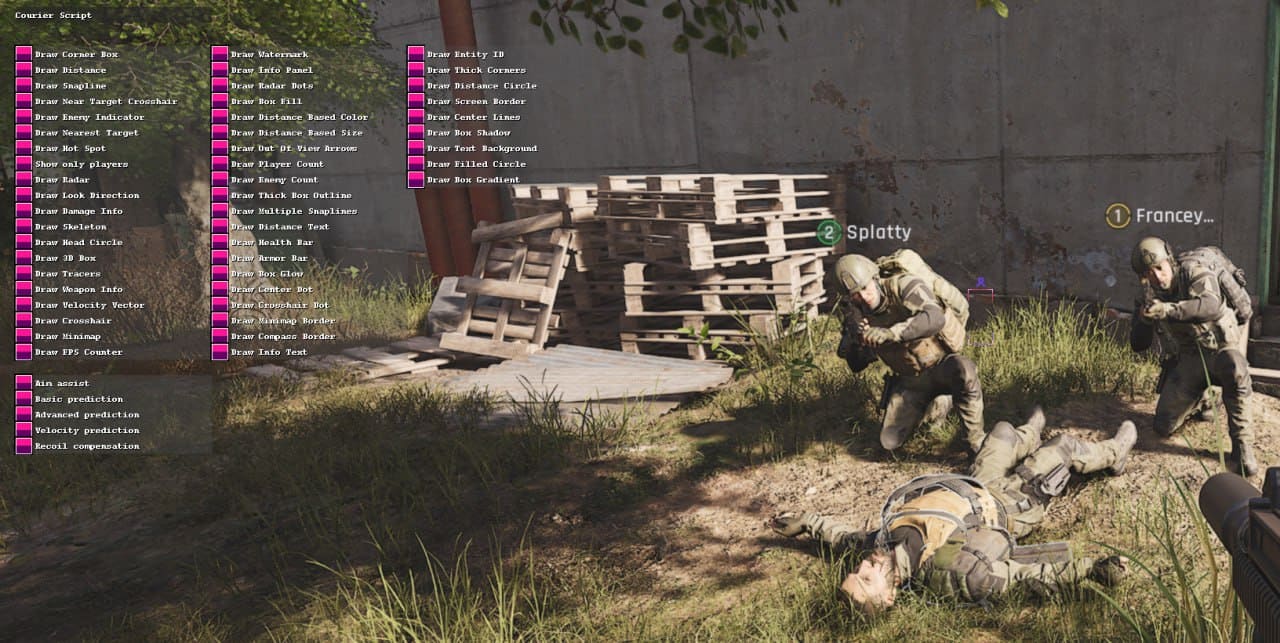
Task: Tick the Recoil compensation checkbox
Action: coord(23,446)
